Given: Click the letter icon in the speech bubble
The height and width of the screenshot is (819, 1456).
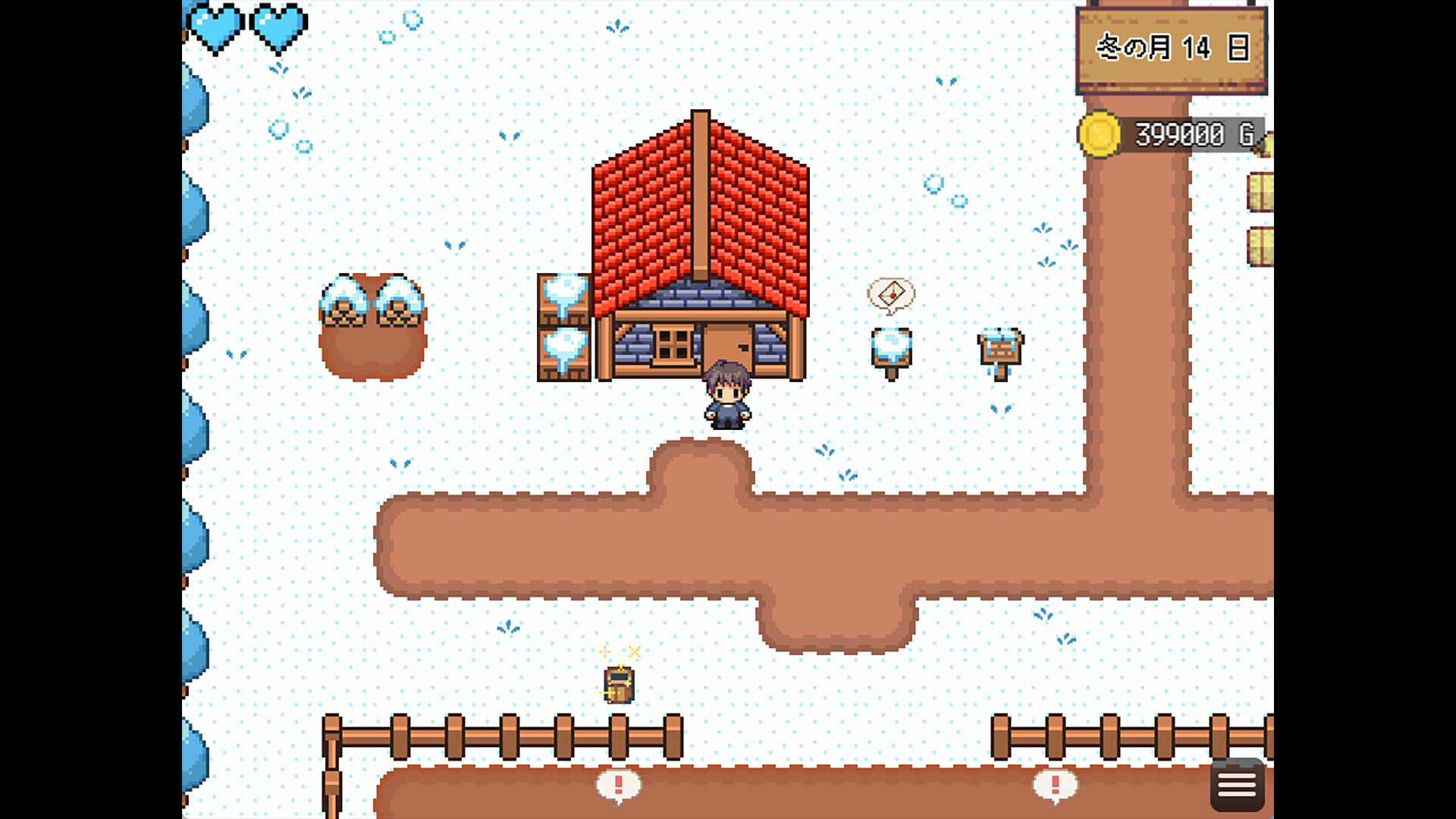Looking at the screenshot, I should coord(893,292).
